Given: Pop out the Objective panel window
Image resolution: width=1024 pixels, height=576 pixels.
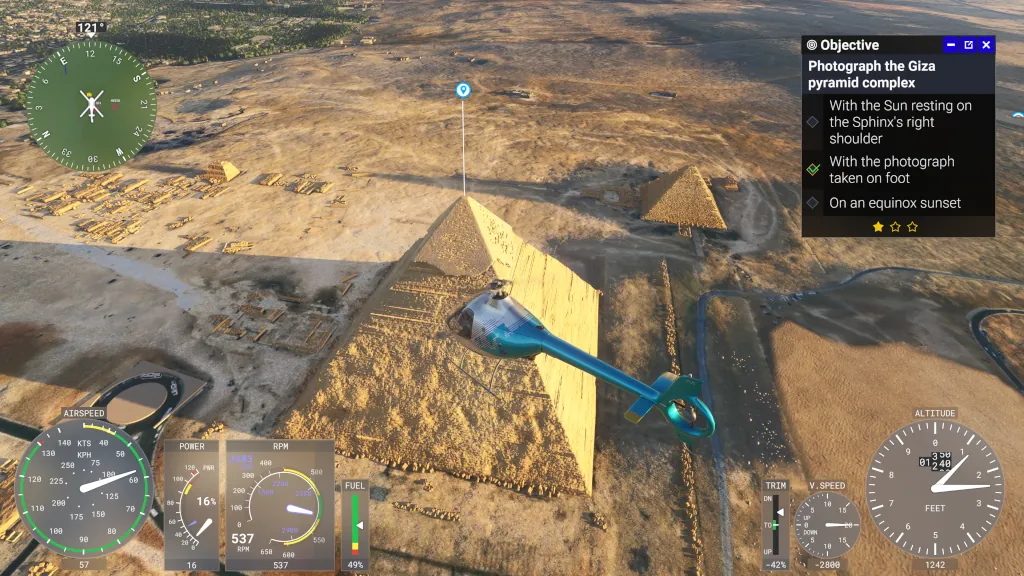Looking at the screenshot, I should (x=968, y=45).
